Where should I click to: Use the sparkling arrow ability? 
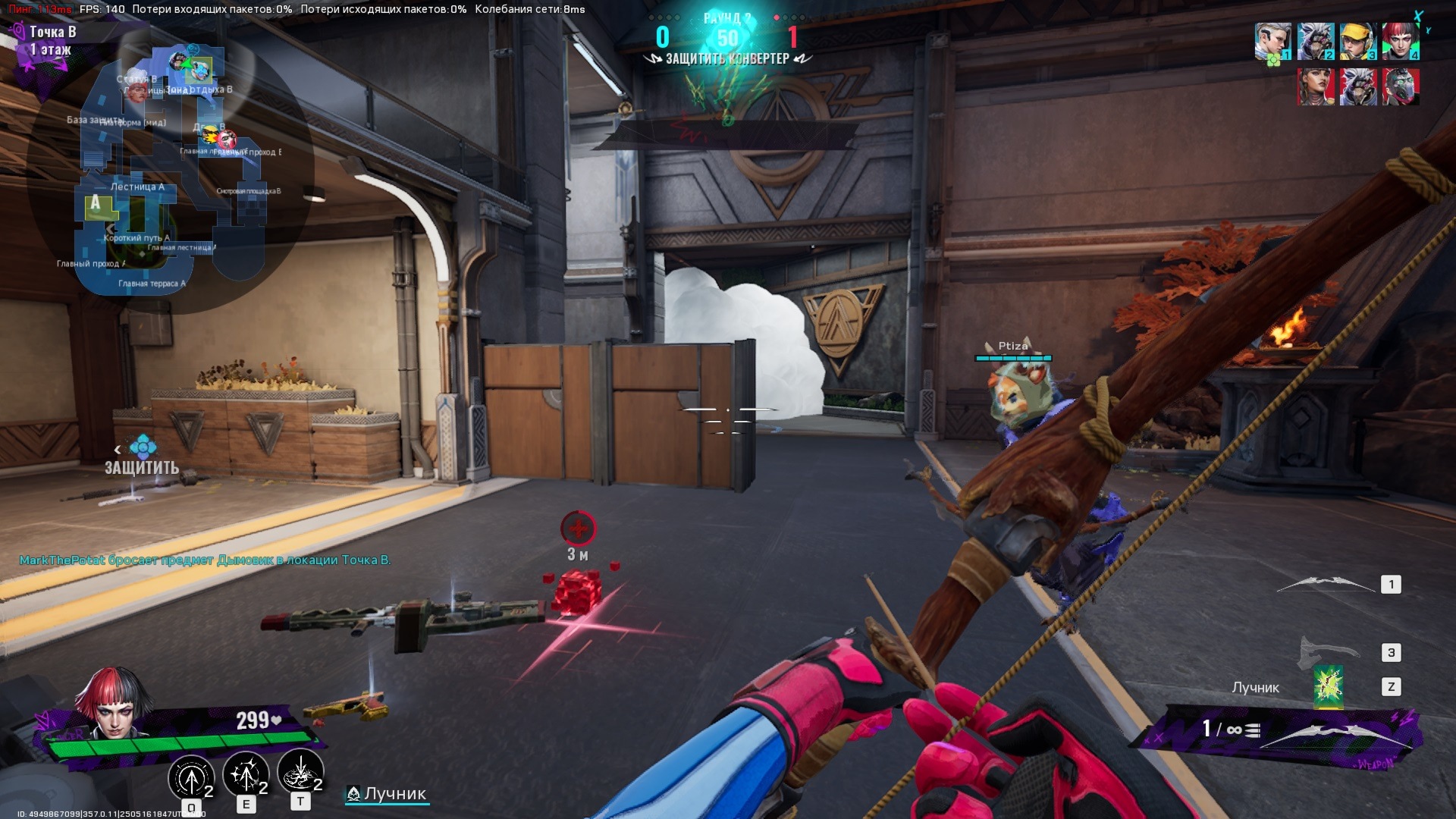coord(245,773)
